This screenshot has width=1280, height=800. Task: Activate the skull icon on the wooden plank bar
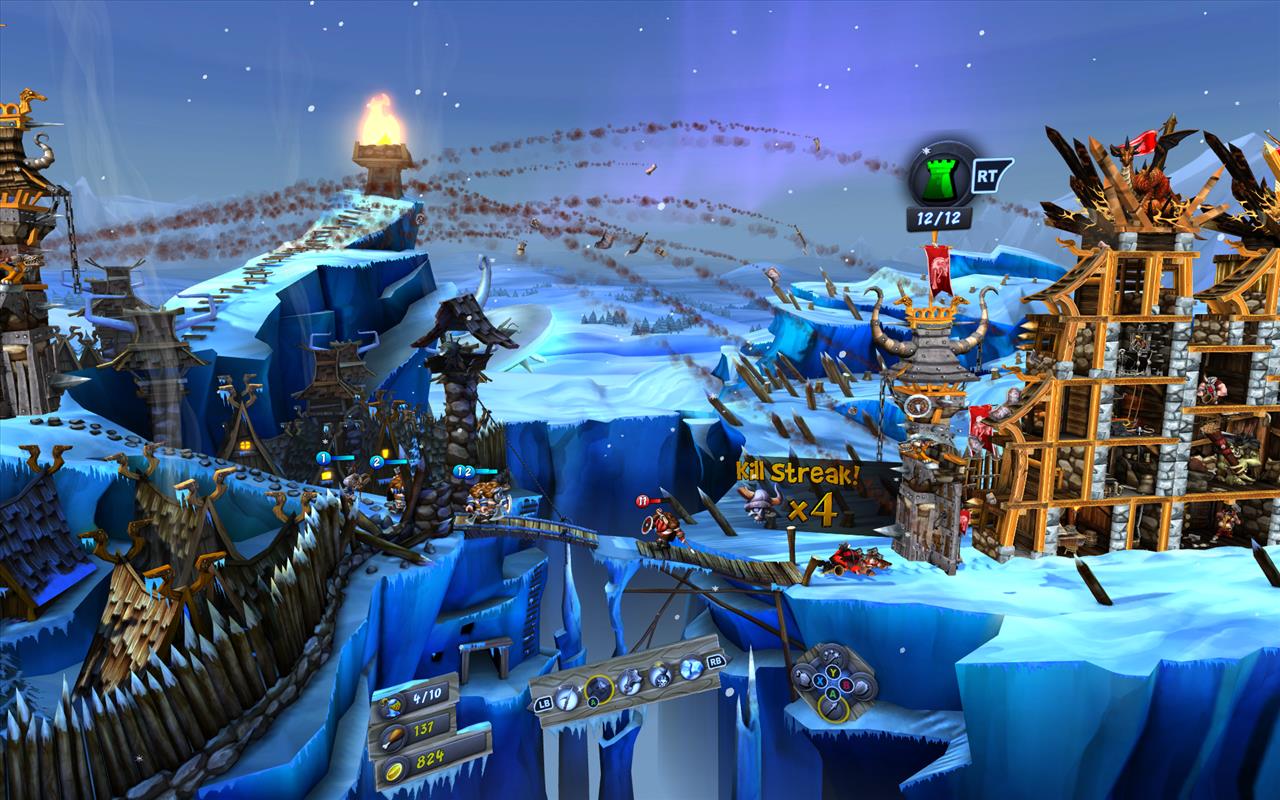(x=659, y=675)
